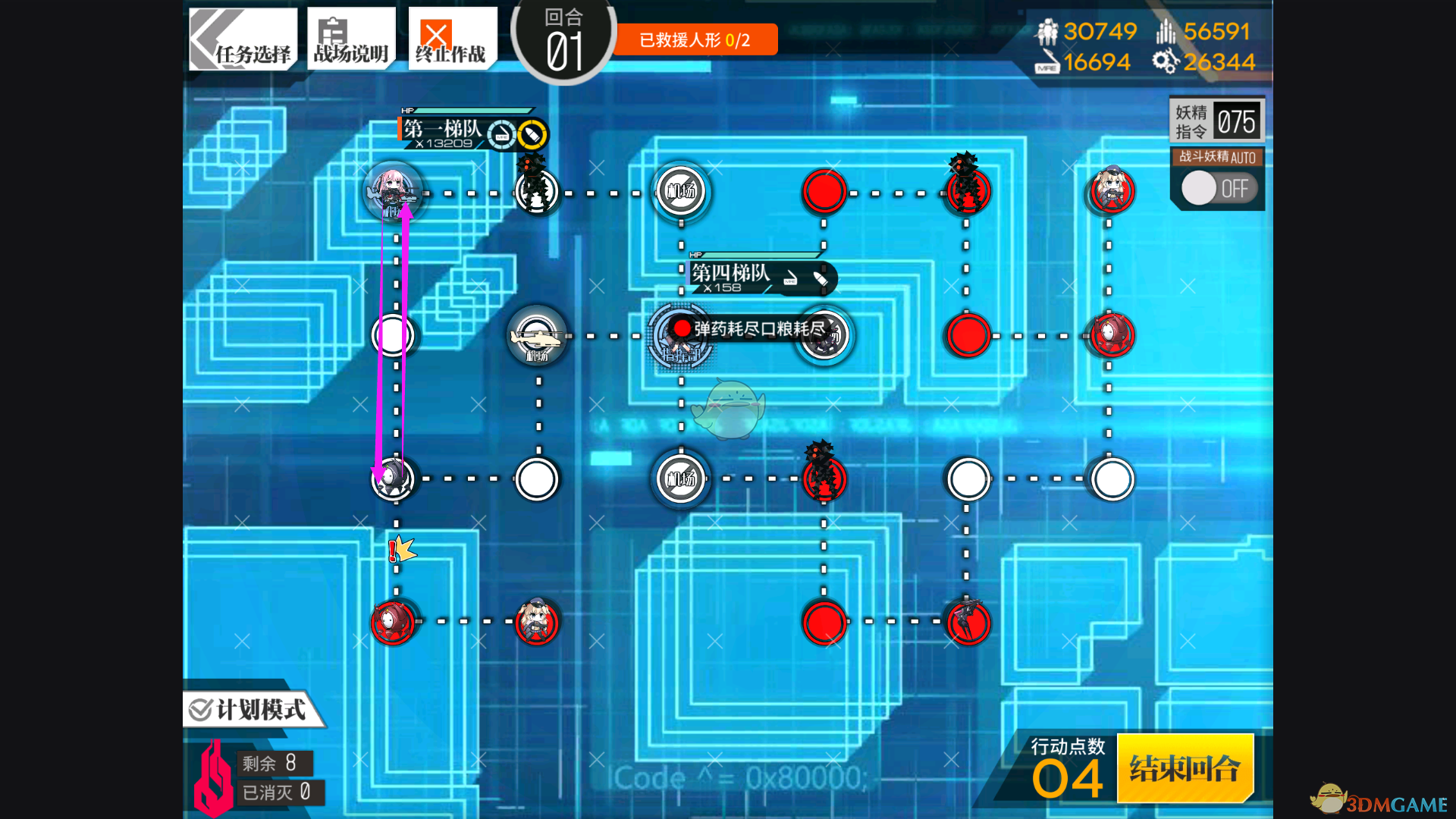Go back to 任务选择 mission select

(x=243, y=39)
